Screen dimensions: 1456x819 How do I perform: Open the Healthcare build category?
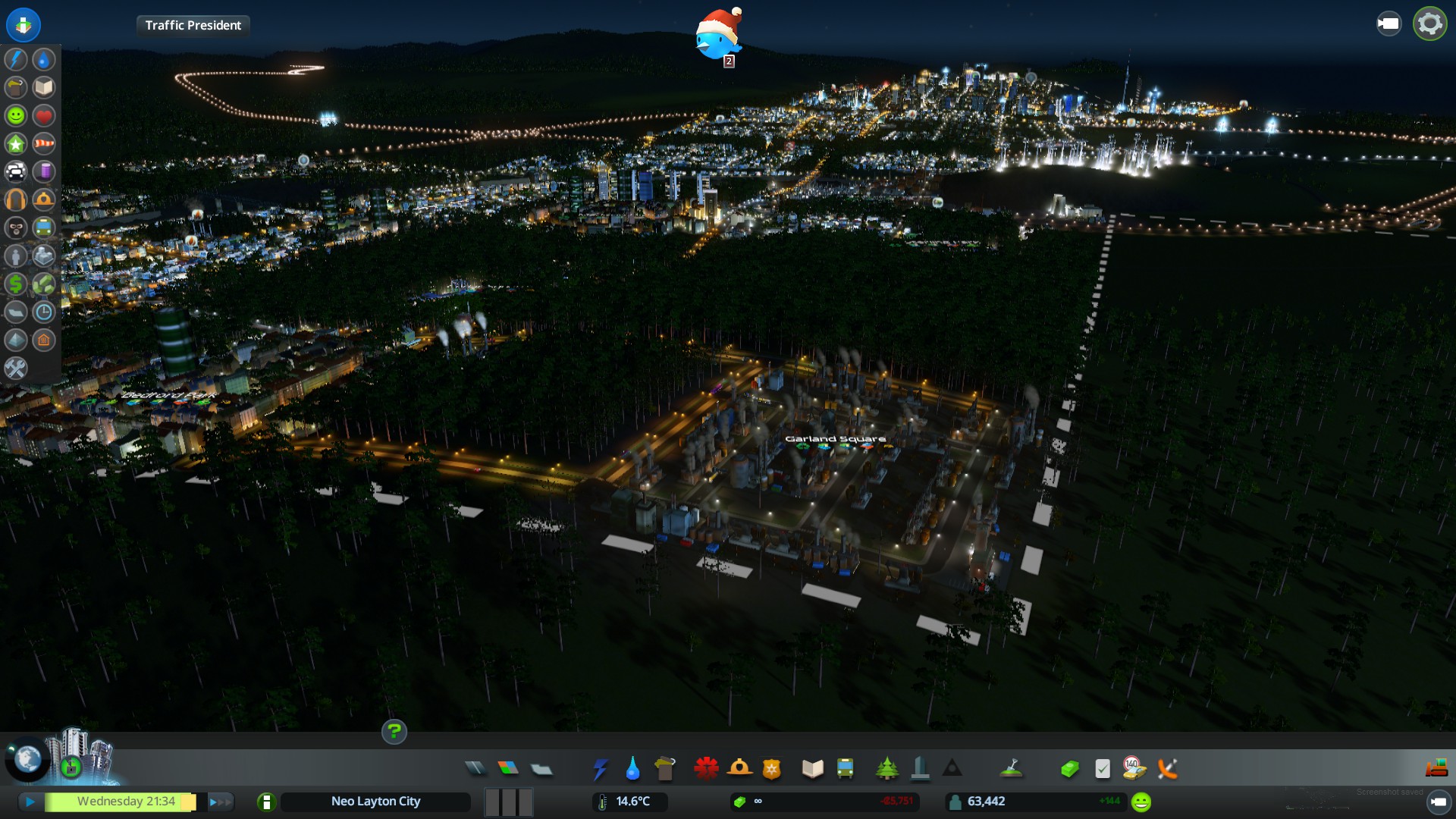(706, 769)
